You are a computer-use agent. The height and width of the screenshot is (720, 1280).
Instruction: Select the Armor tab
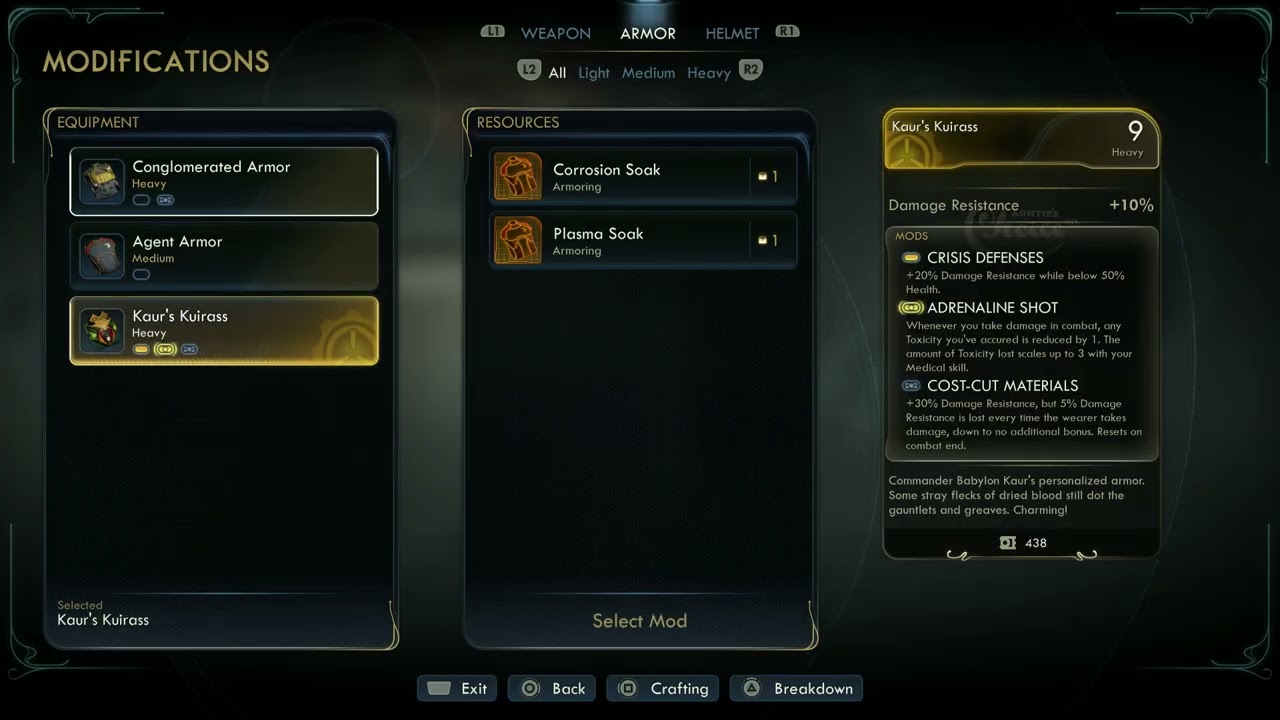click(647, 34)
